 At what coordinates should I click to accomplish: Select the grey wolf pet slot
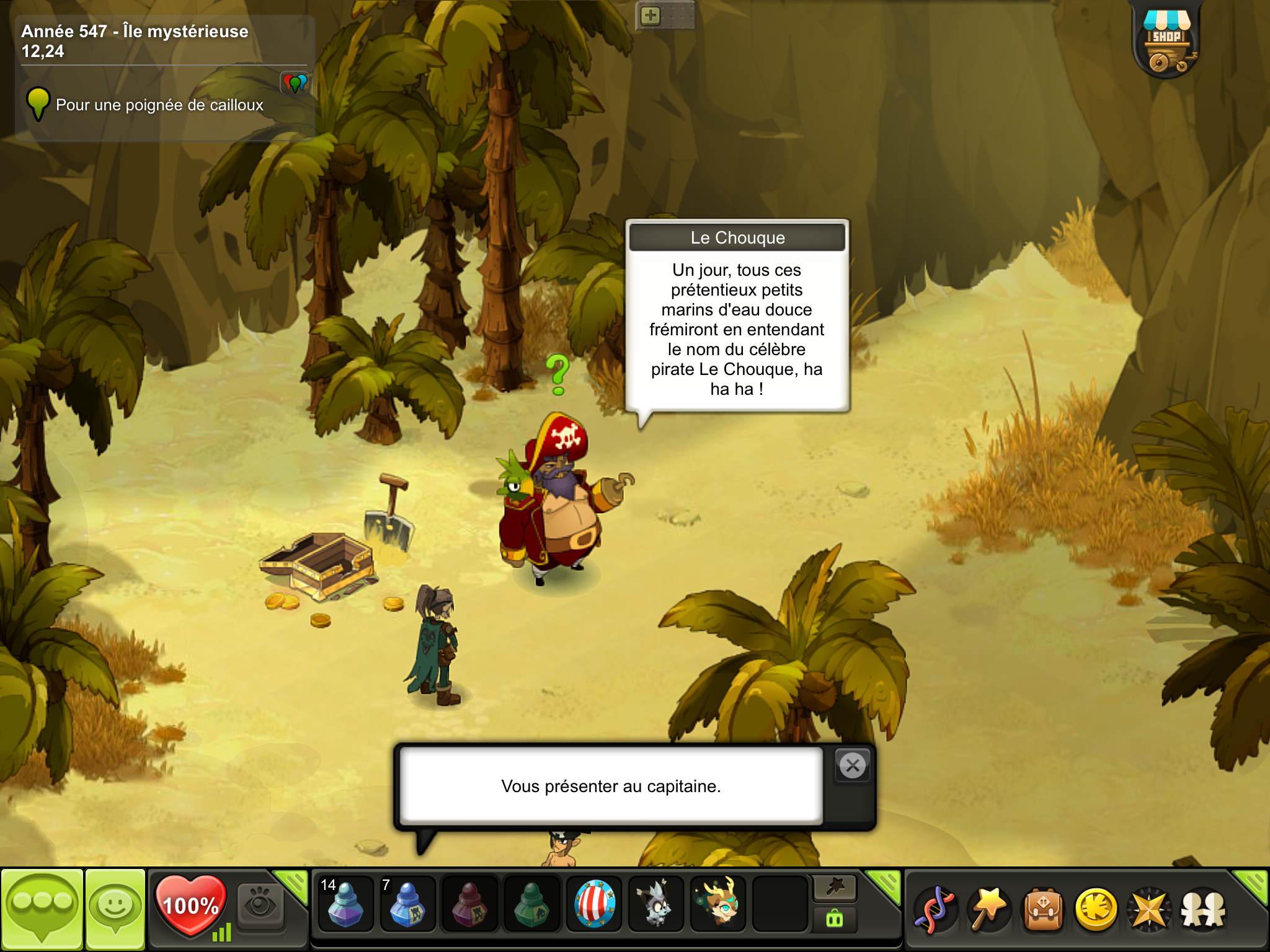click(x=655, y=905)
